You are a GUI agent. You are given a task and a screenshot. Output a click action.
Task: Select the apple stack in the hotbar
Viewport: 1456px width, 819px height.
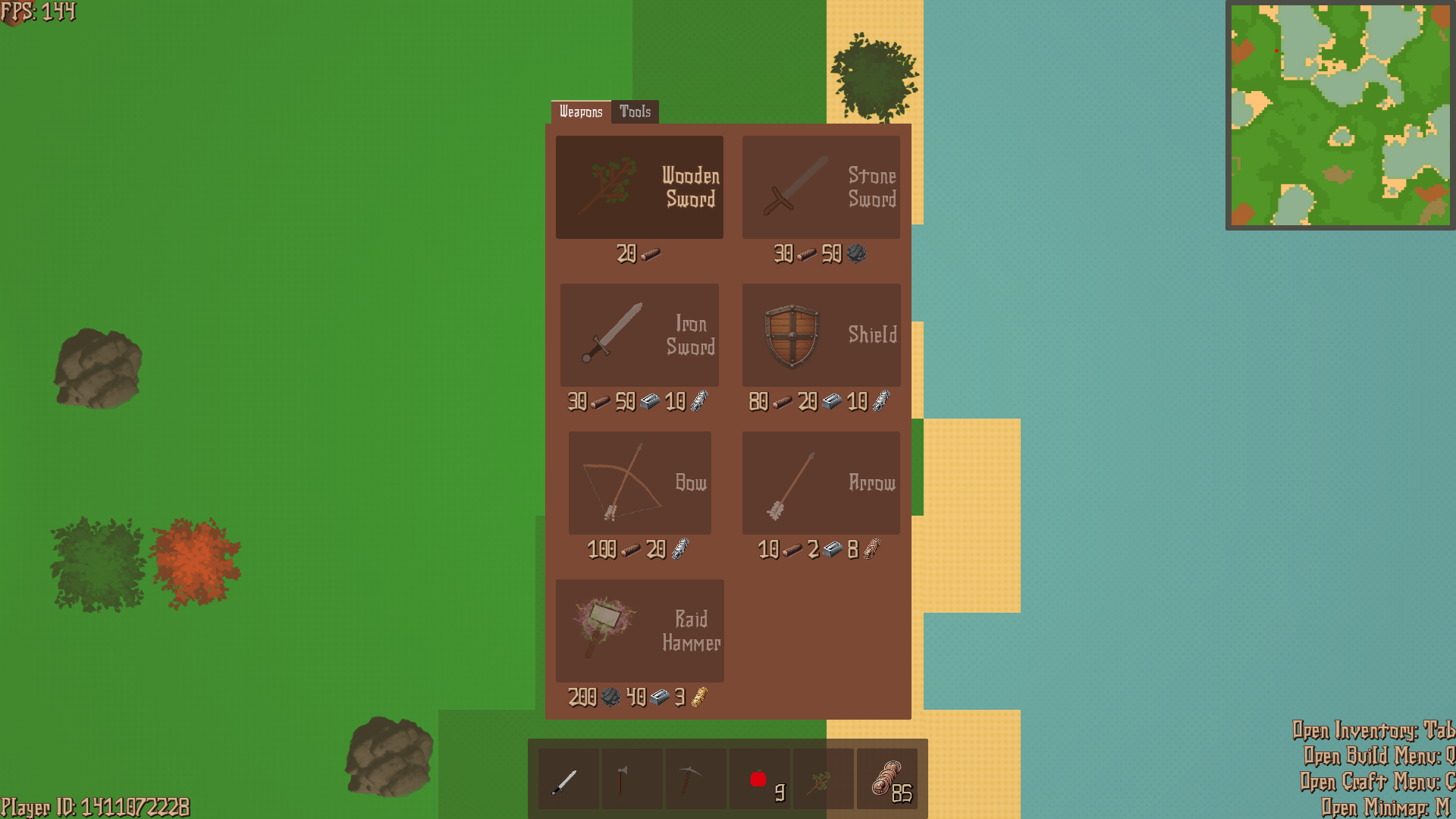coord(759,777)
